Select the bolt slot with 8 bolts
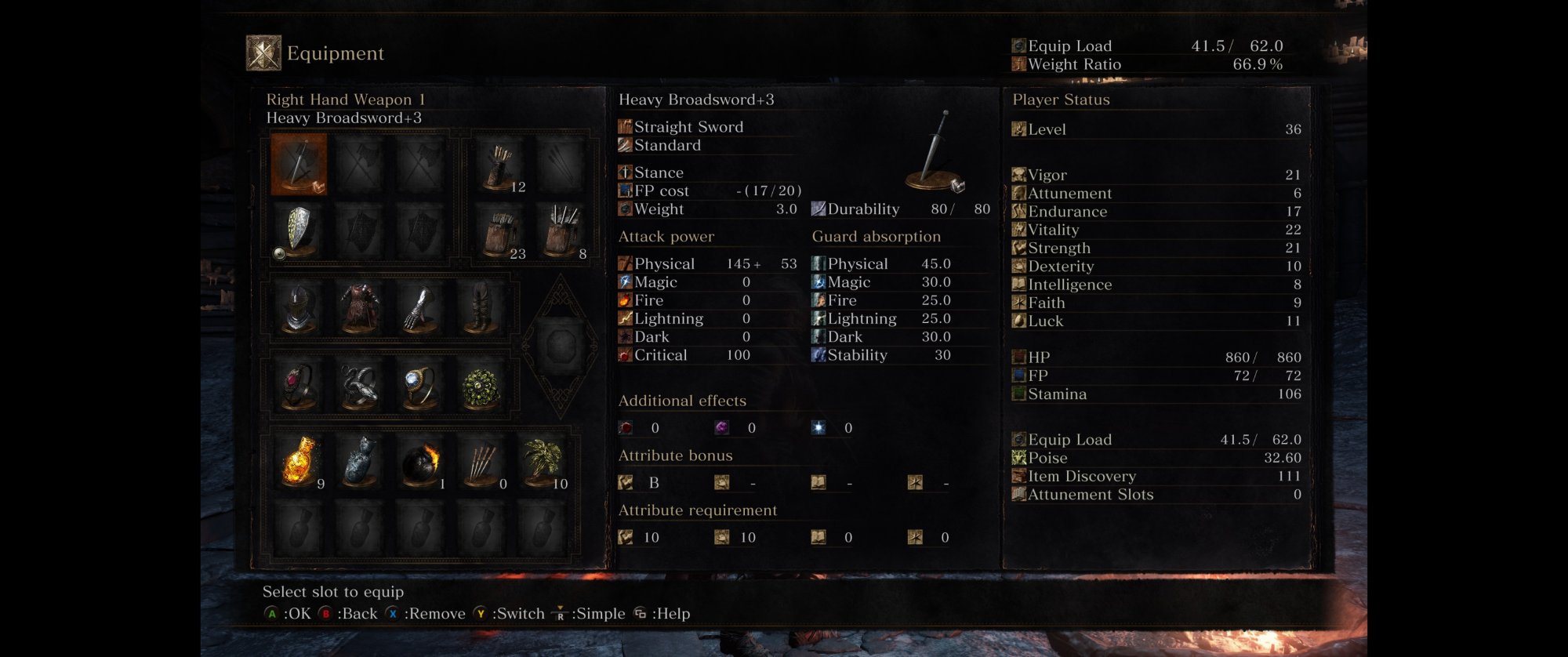 tap(561, 232)
